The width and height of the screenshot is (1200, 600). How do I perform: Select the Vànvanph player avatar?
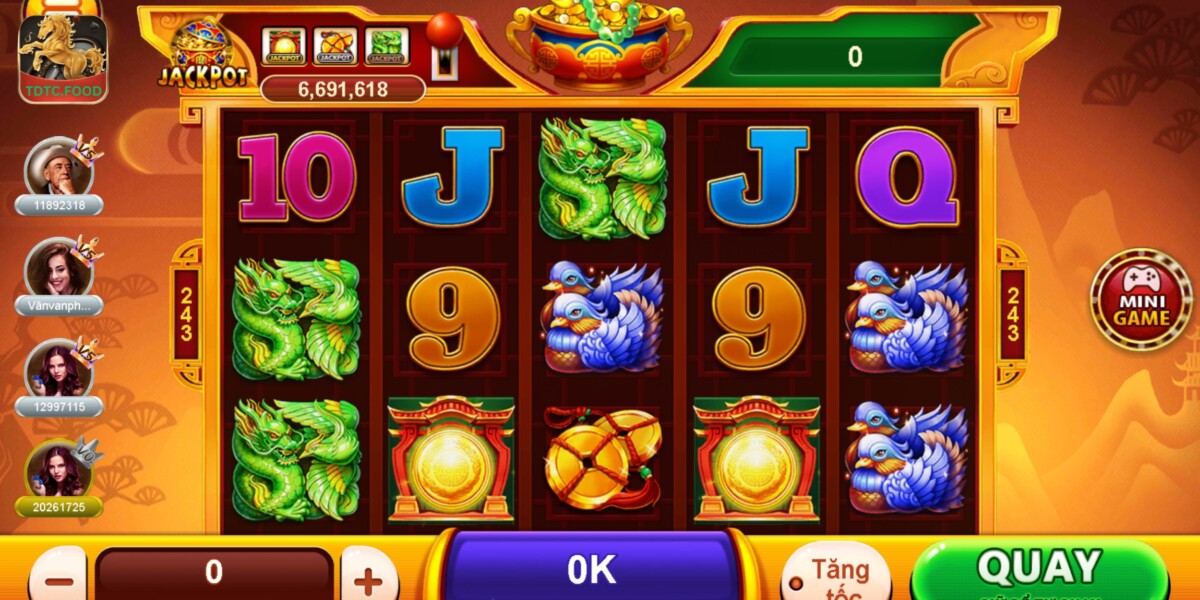coord(59,269)
